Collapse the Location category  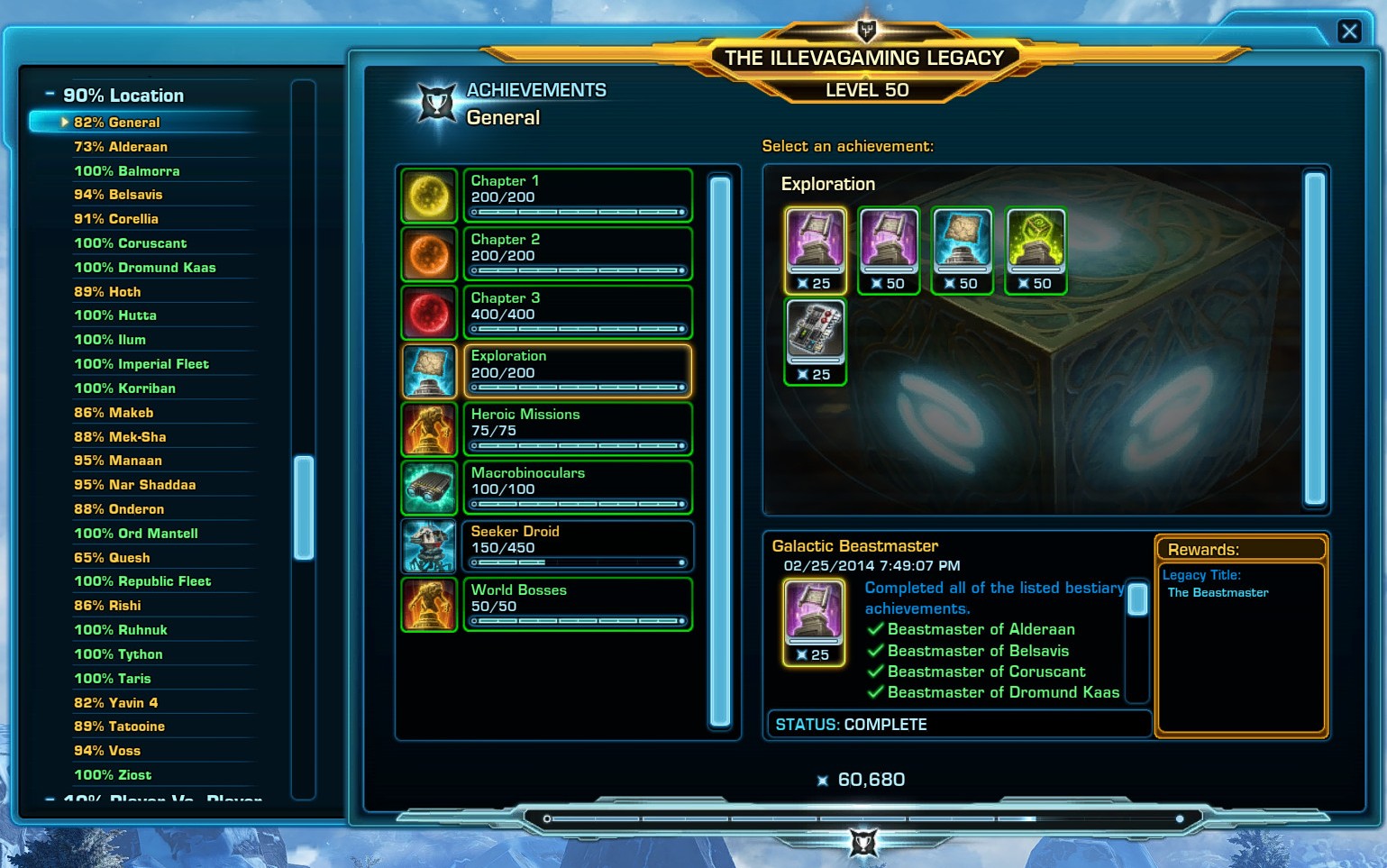pyautogui.click(x=50, y=95)
